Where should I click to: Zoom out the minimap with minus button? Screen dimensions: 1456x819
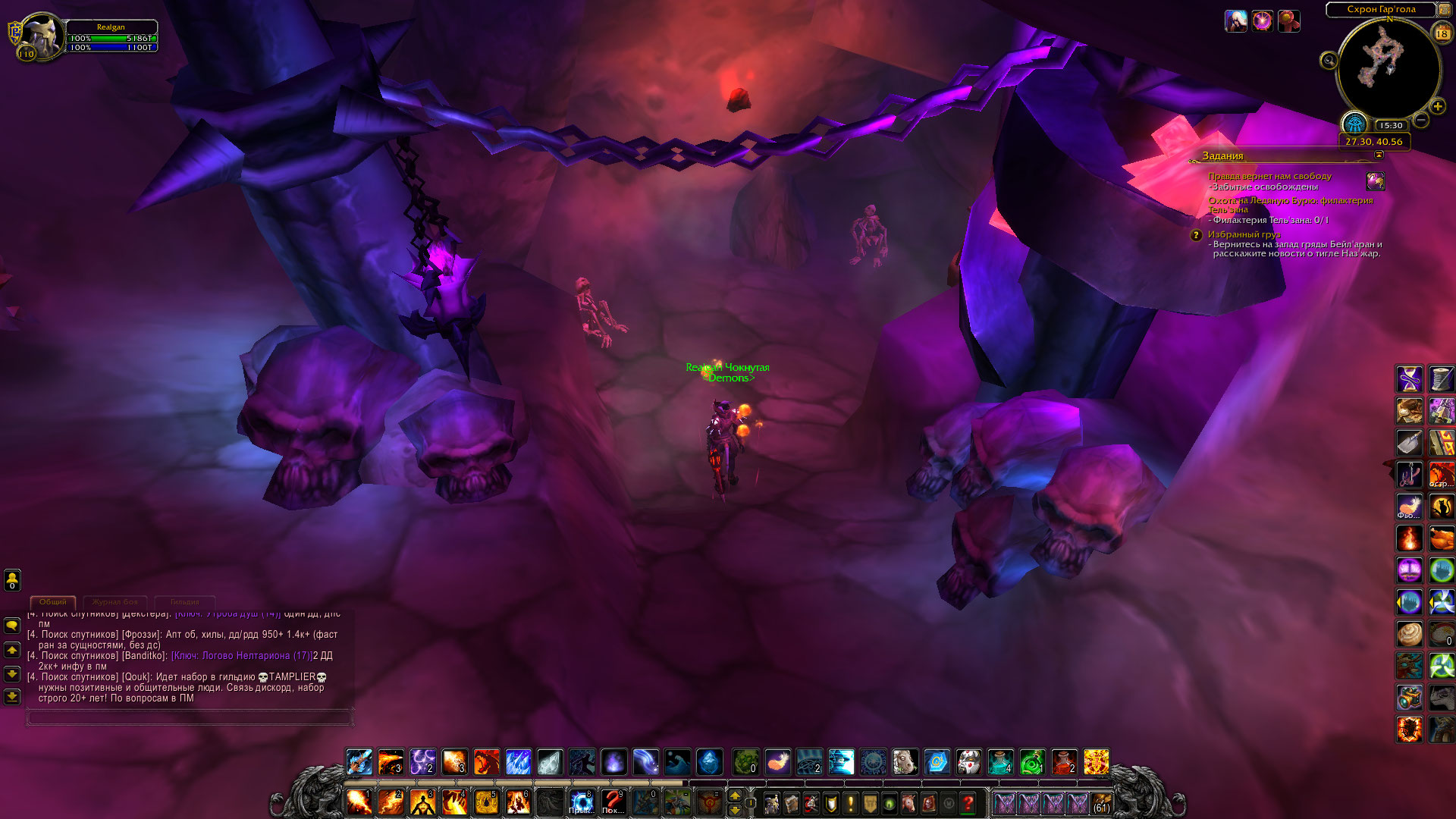click(x=1422, y=120)
